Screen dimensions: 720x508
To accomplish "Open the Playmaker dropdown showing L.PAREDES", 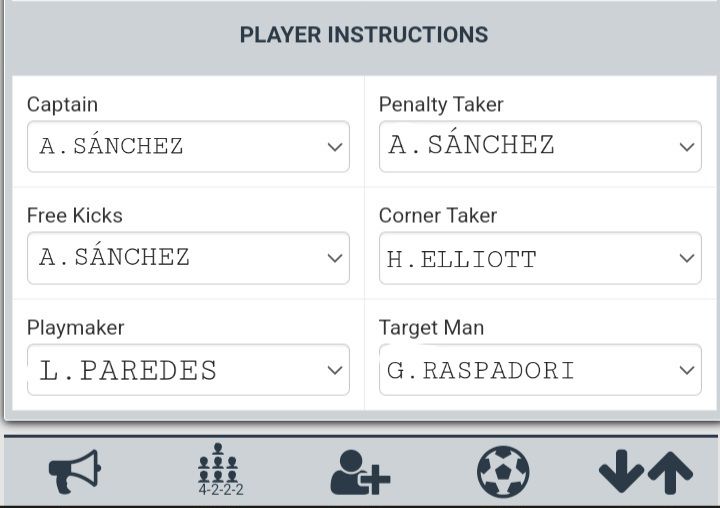I will point(188,370).
